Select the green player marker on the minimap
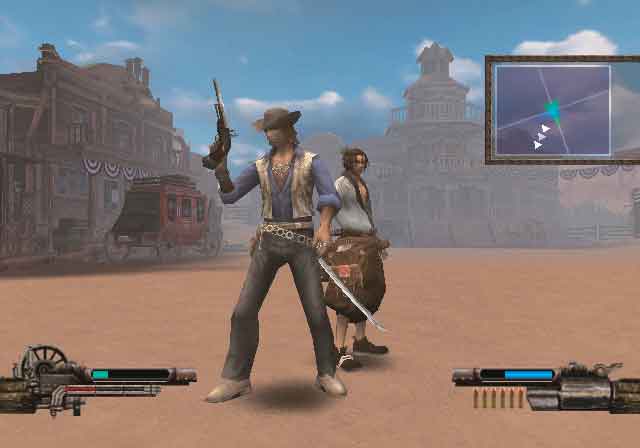 553,110
